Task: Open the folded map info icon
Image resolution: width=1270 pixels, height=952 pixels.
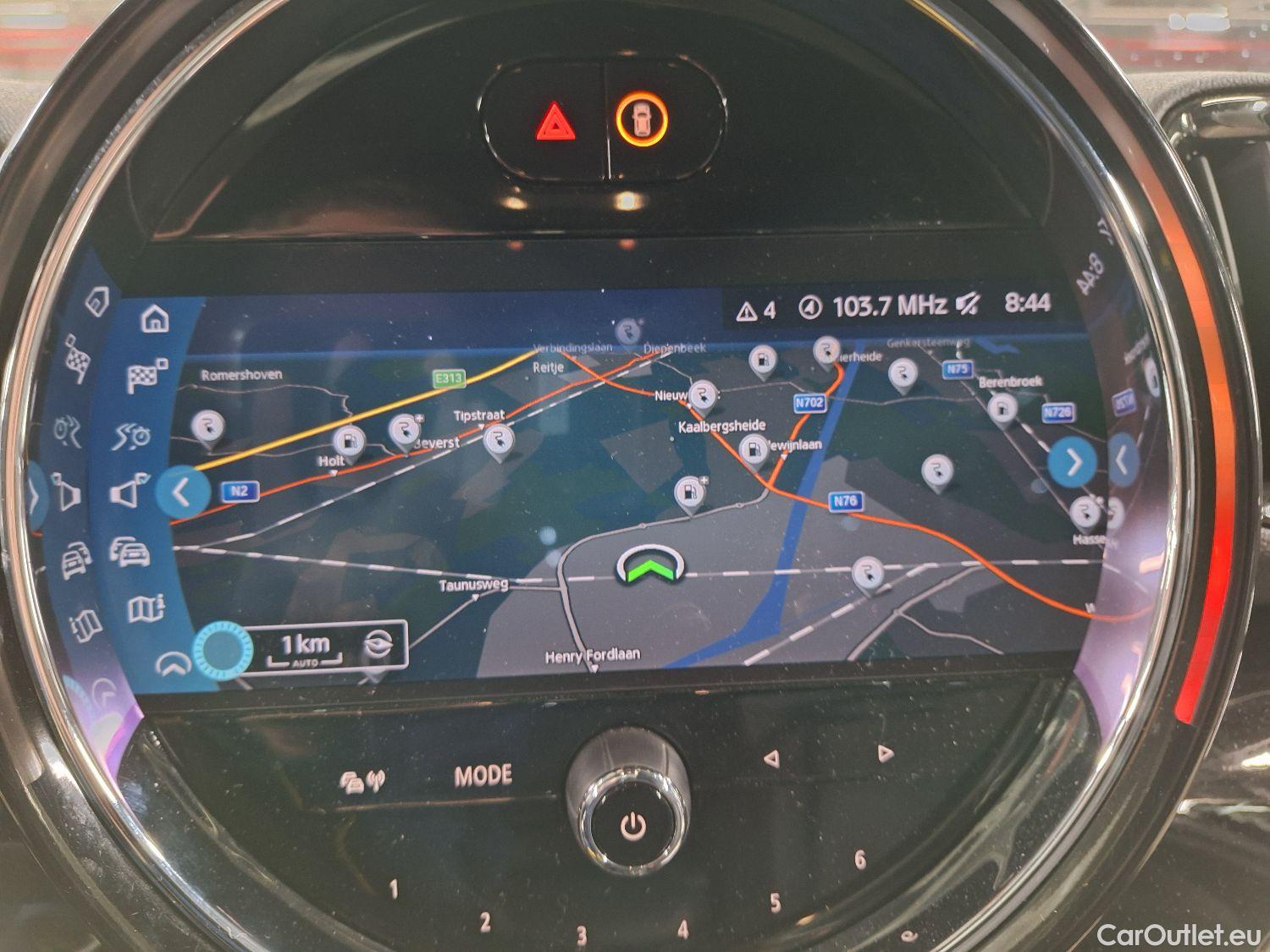Action: pyautogui.click(x=144, y=608)
